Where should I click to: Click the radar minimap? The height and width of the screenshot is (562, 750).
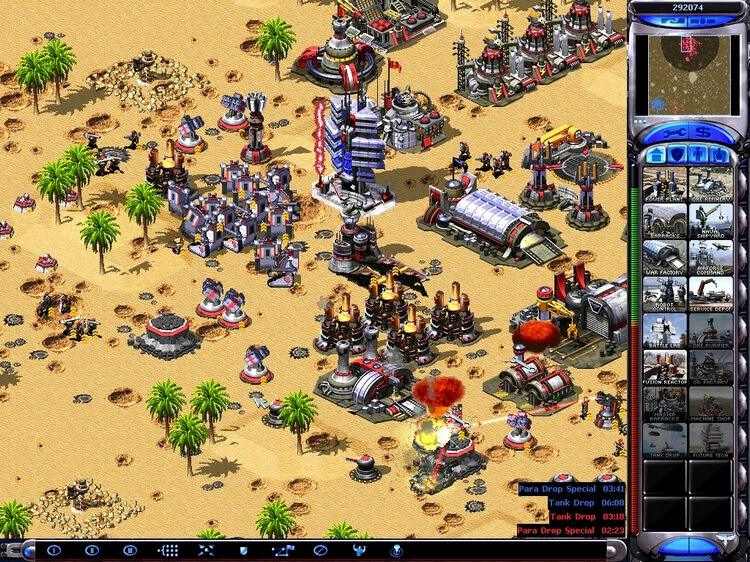coord(688,72)
